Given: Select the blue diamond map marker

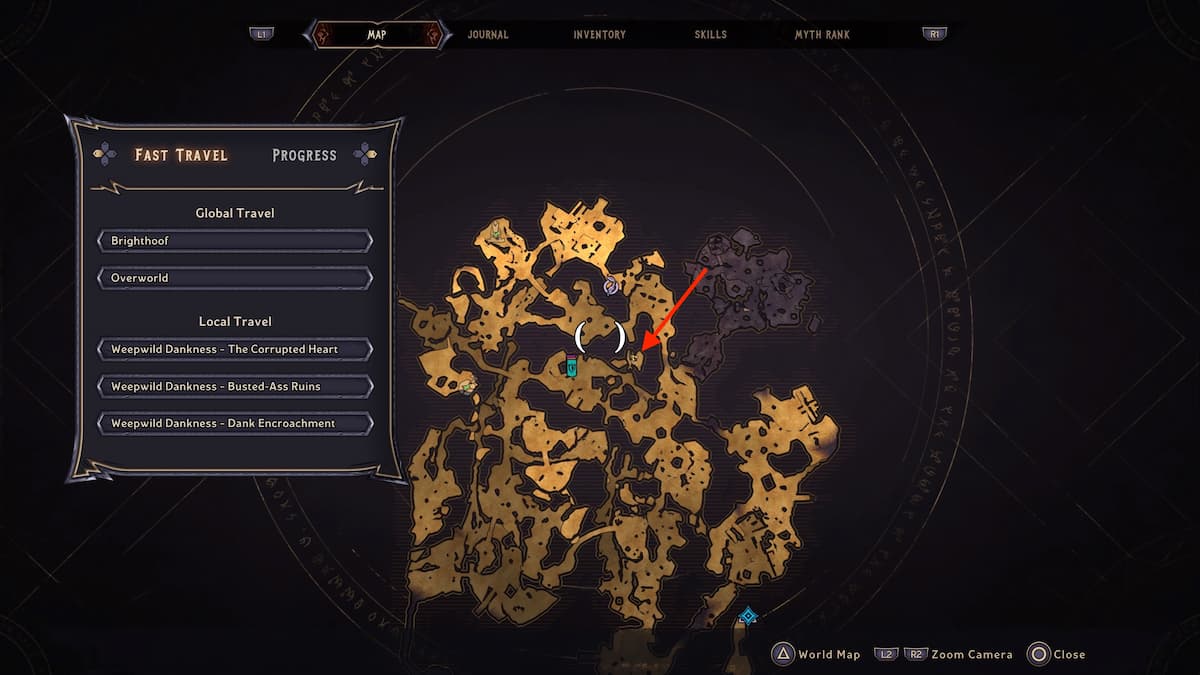Looking at the screenshot, I should pyautogui.click(x=747, y=616).
